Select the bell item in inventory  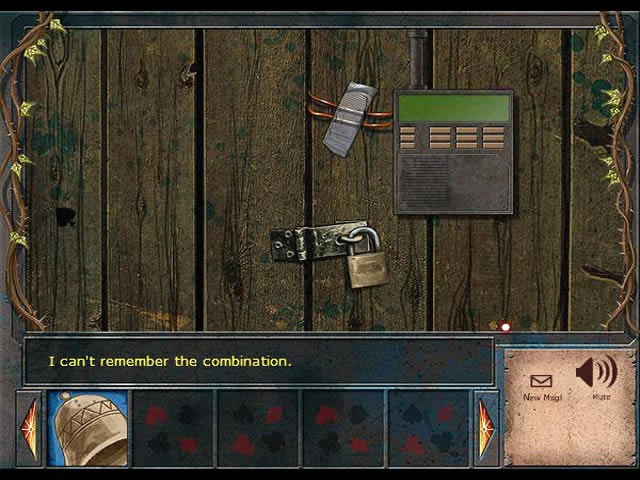pyautogui.click(x=88, y=427)
